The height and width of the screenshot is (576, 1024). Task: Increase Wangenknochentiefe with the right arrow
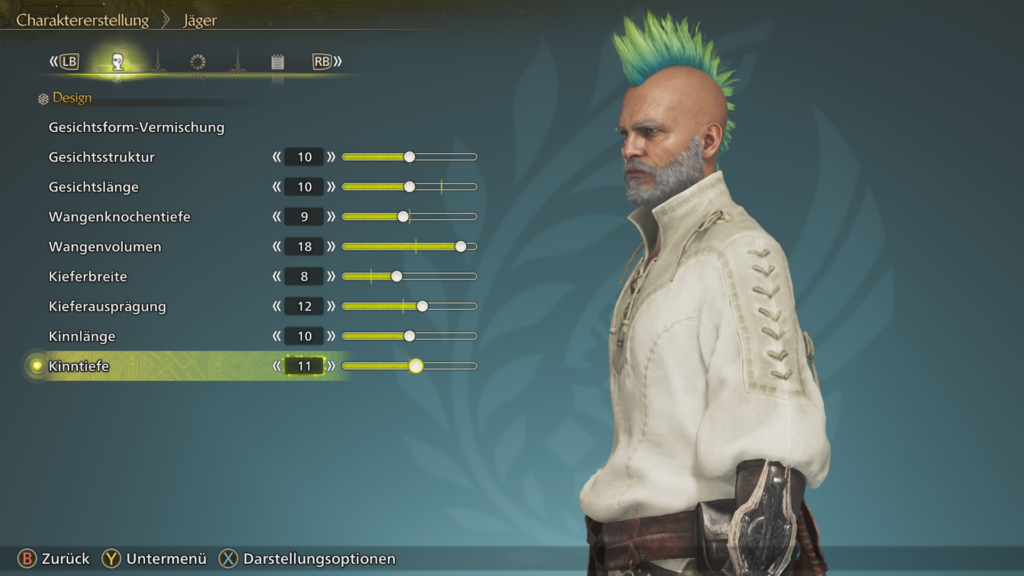pos(331,217)
